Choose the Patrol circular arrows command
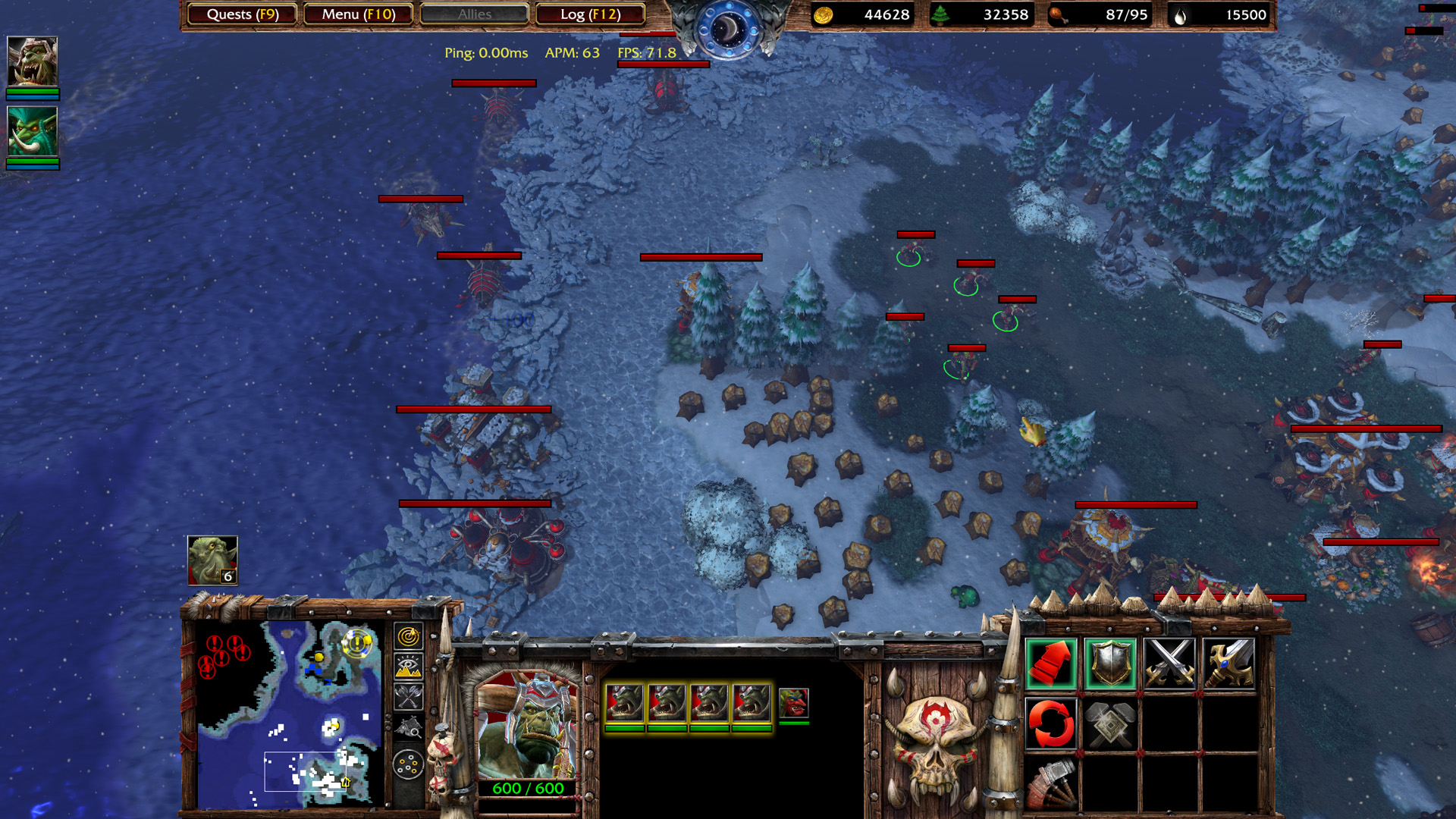Image resolution: width=1456 pixels, height=819 pixels. 1050,723
